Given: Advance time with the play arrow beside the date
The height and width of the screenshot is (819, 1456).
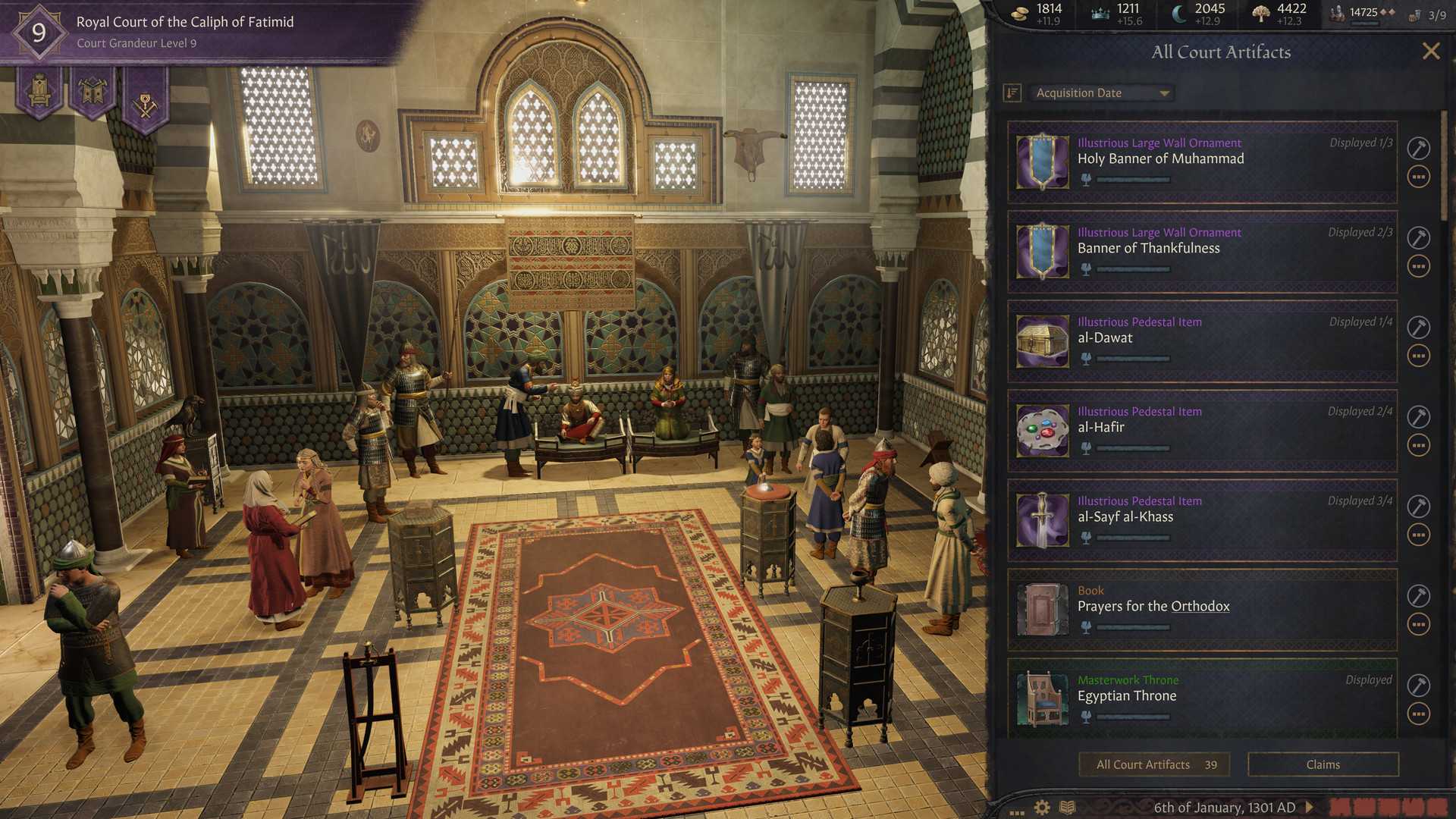Looking at the screenshot, I should pyautogui.click(x=1308, y=807).
